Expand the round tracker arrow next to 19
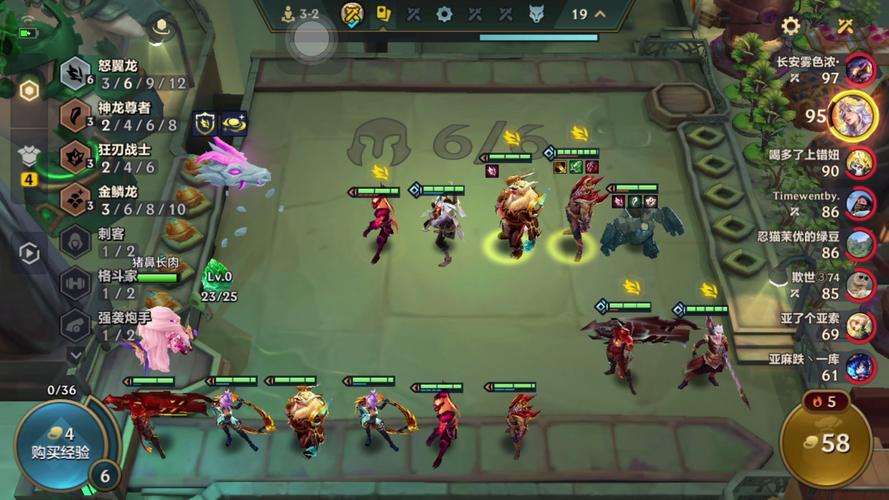 [600, 14]
